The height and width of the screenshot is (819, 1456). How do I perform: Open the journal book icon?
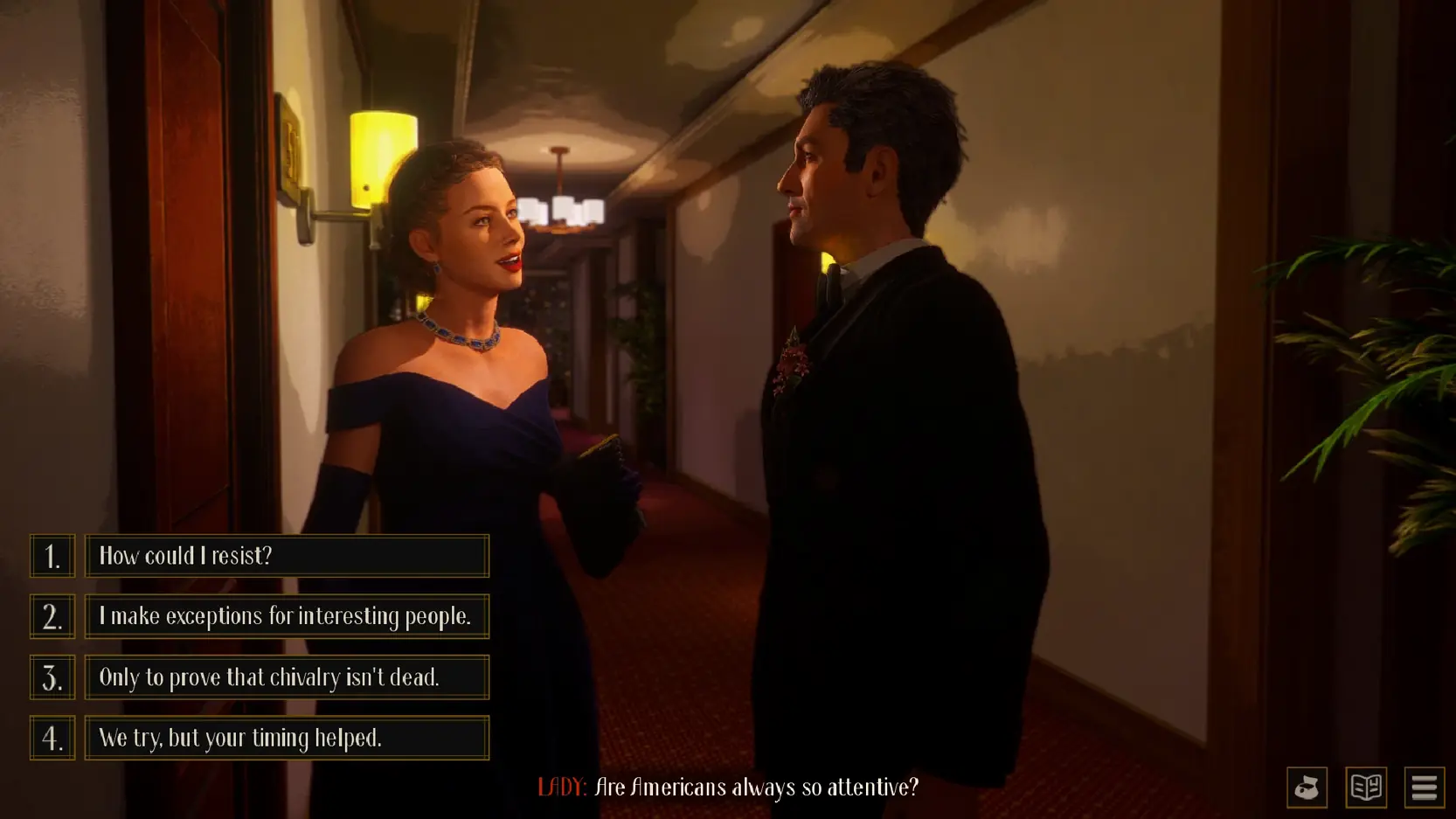pos(1366,788)
